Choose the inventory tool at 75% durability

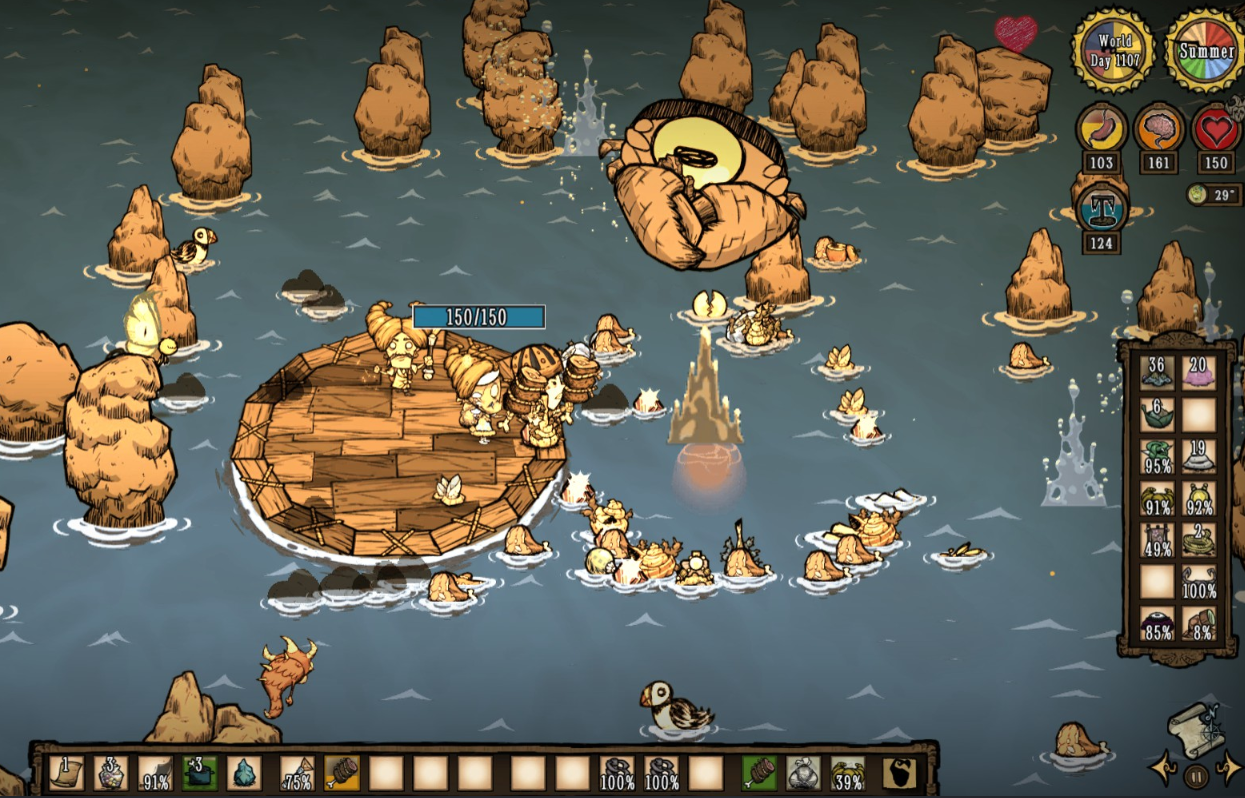pos(297,773)
